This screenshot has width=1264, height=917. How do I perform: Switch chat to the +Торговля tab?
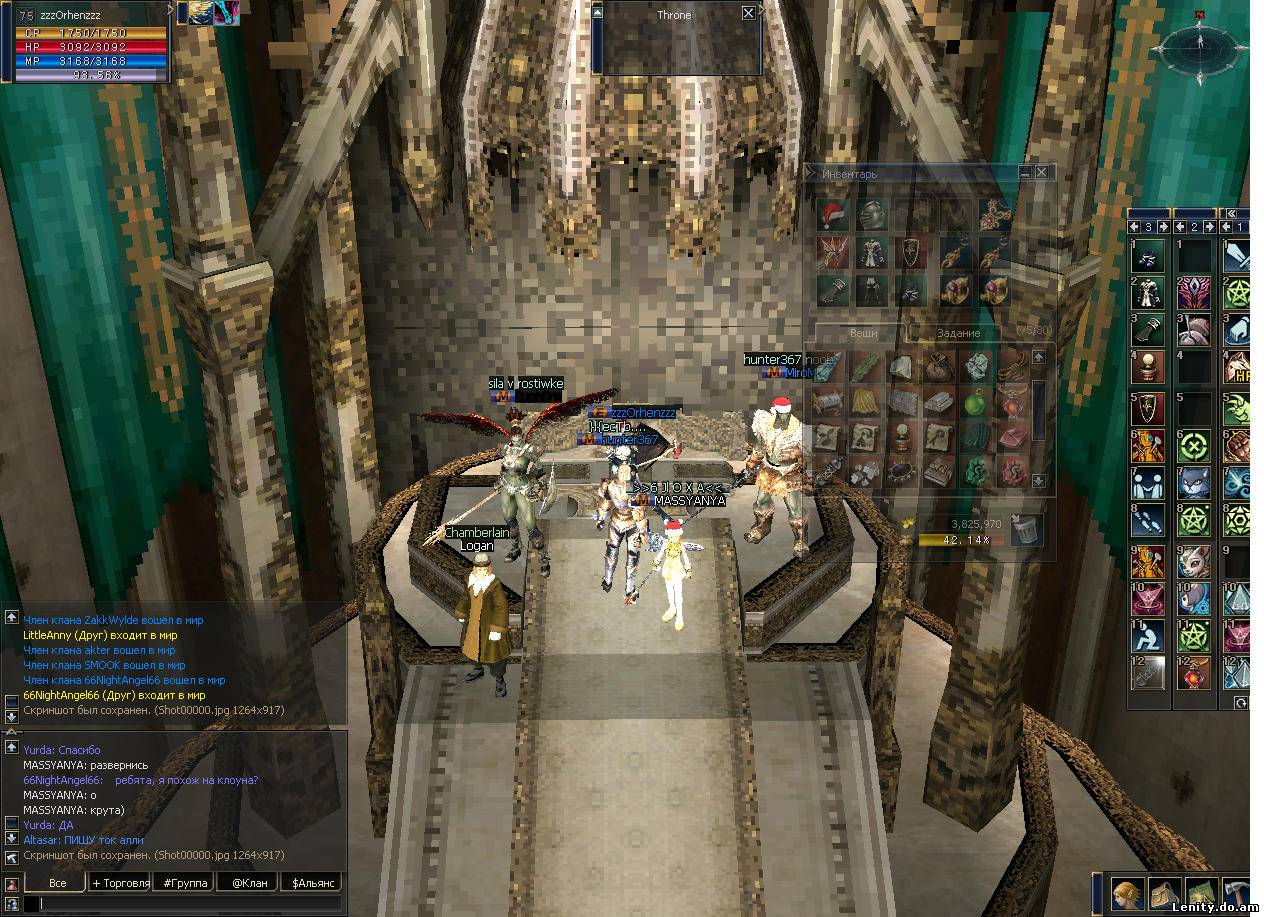[120, 883]
